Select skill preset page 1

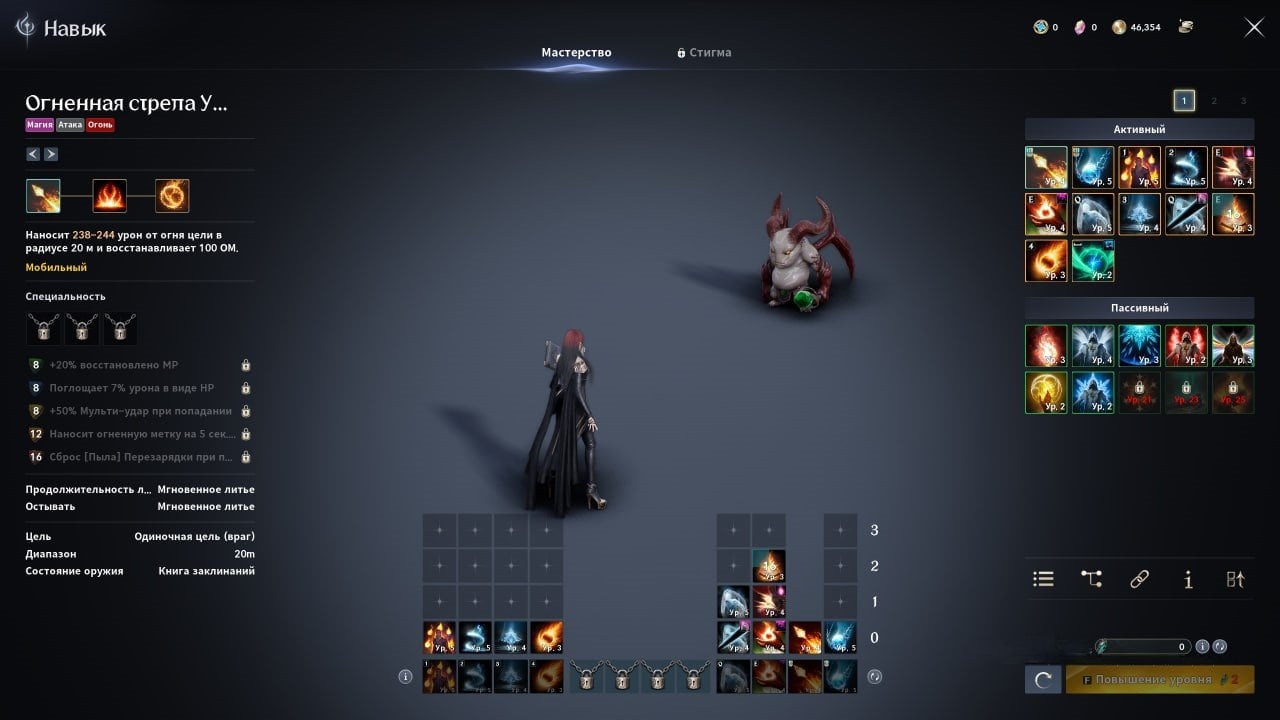click(1184, 100)
